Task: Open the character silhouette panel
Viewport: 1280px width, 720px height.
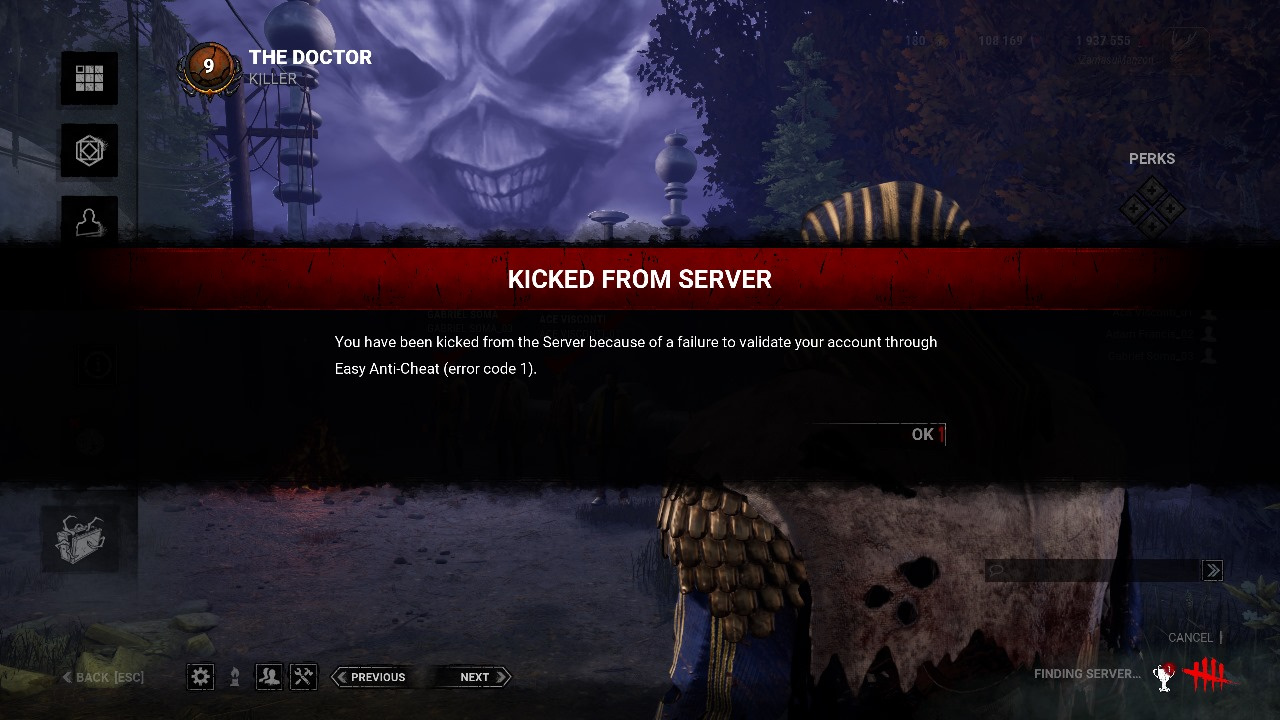Action: pos(89,221)
